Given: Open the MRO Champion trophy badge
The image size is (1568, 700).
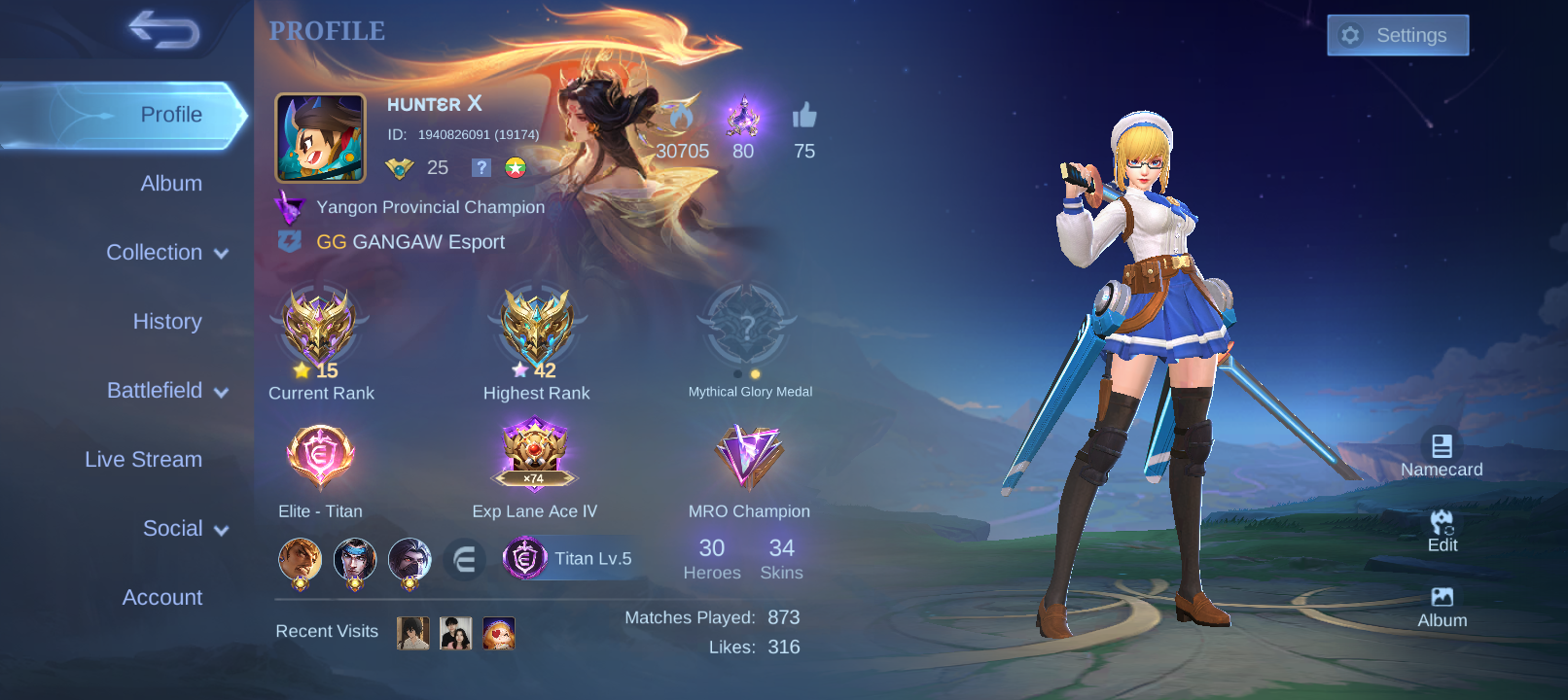Looking at the screenshot, I should point(748,457).
